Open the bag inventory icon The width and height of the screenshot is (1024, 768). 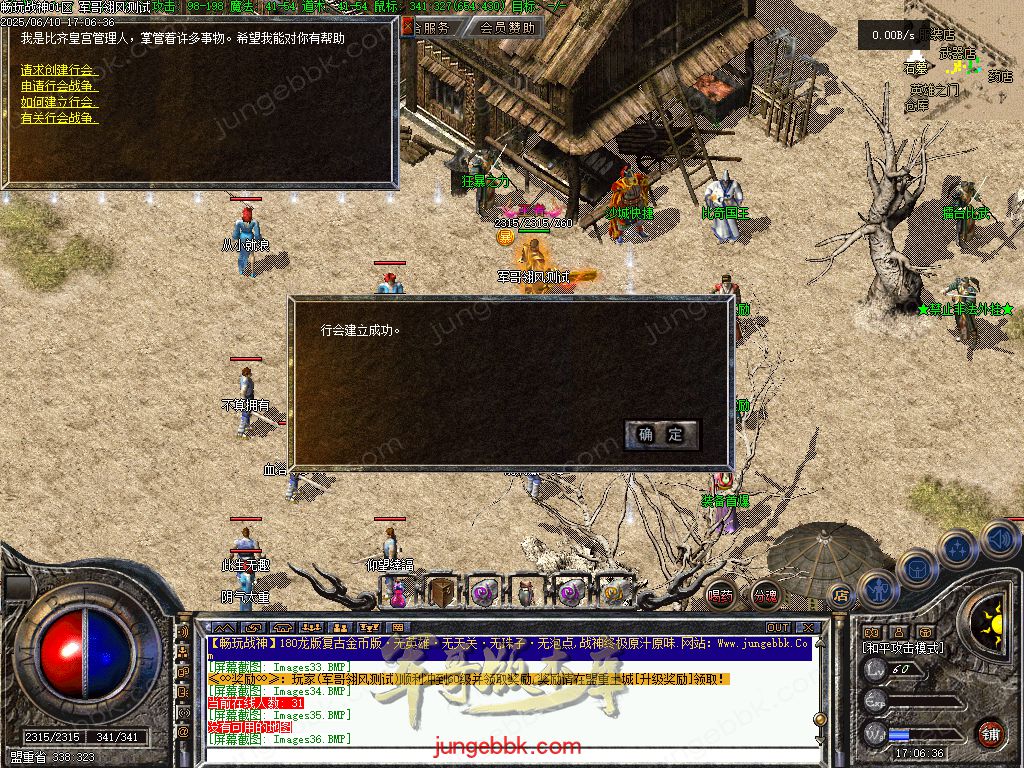(x=917, y=568)
